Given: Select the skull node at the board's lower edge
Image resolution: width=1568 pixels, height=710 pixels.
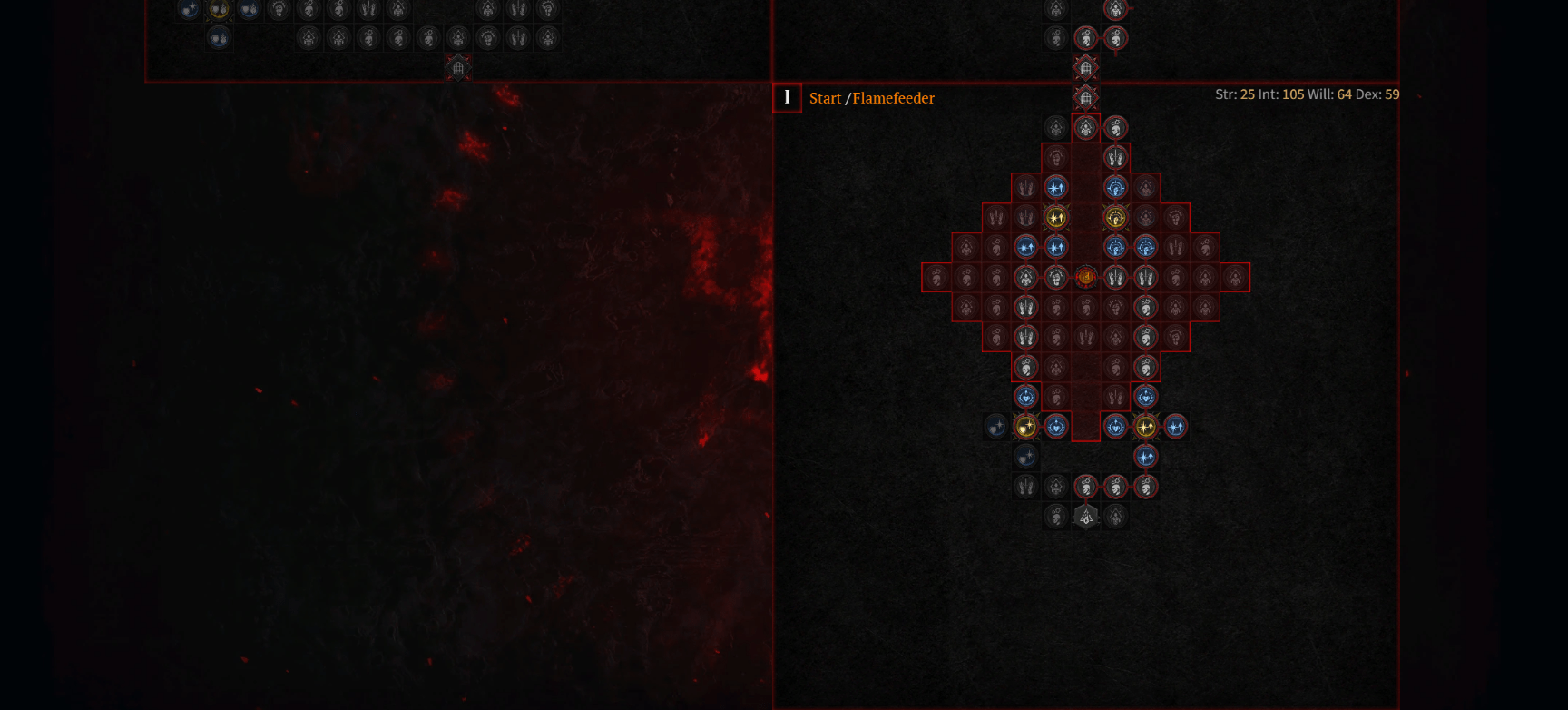Looking at the screenshot, I should click(1055, 515).
